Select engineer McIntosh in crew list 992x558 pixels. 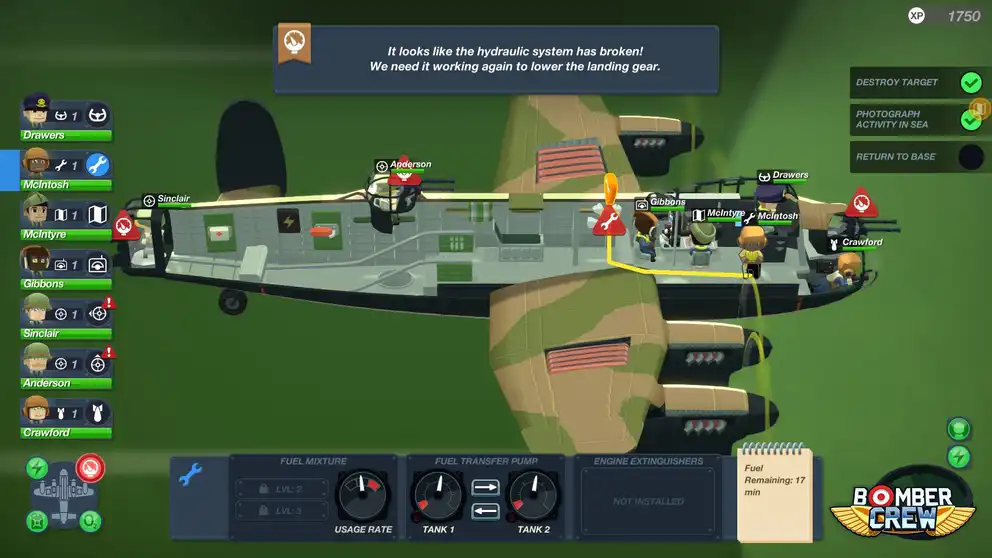tap(66, 165)
